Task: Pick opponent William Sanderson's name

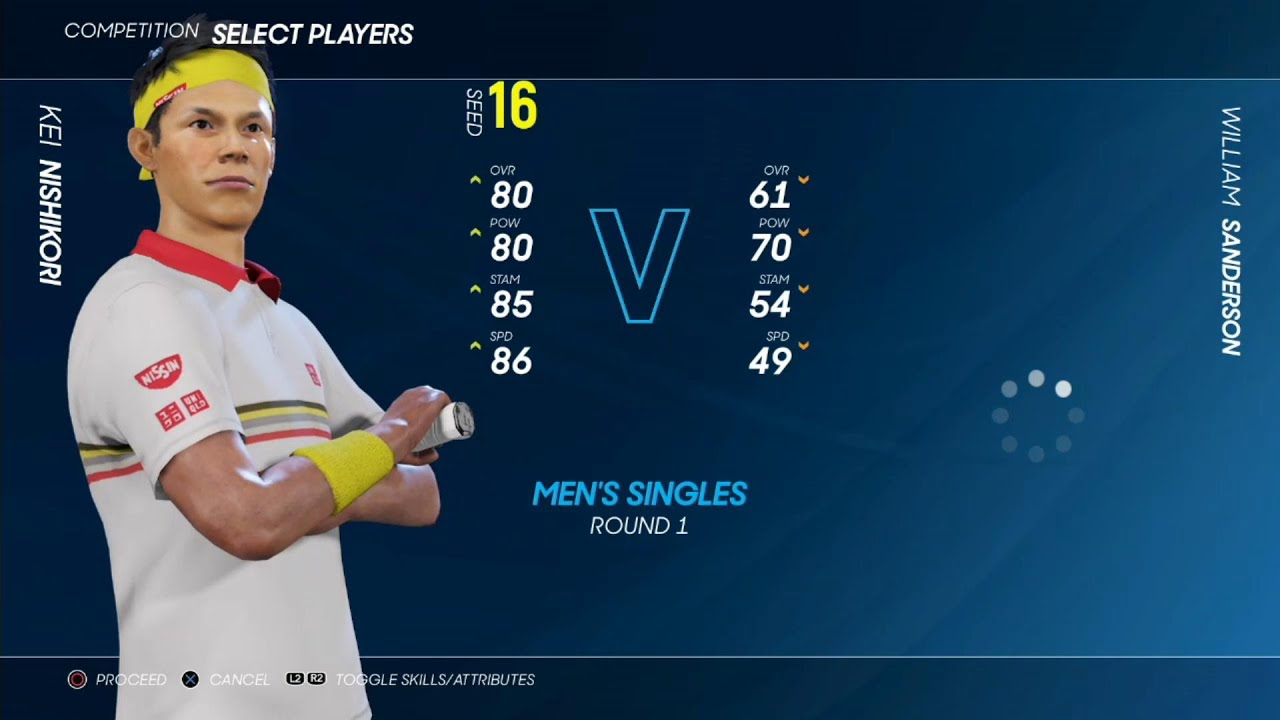Action: [1230, 231]
